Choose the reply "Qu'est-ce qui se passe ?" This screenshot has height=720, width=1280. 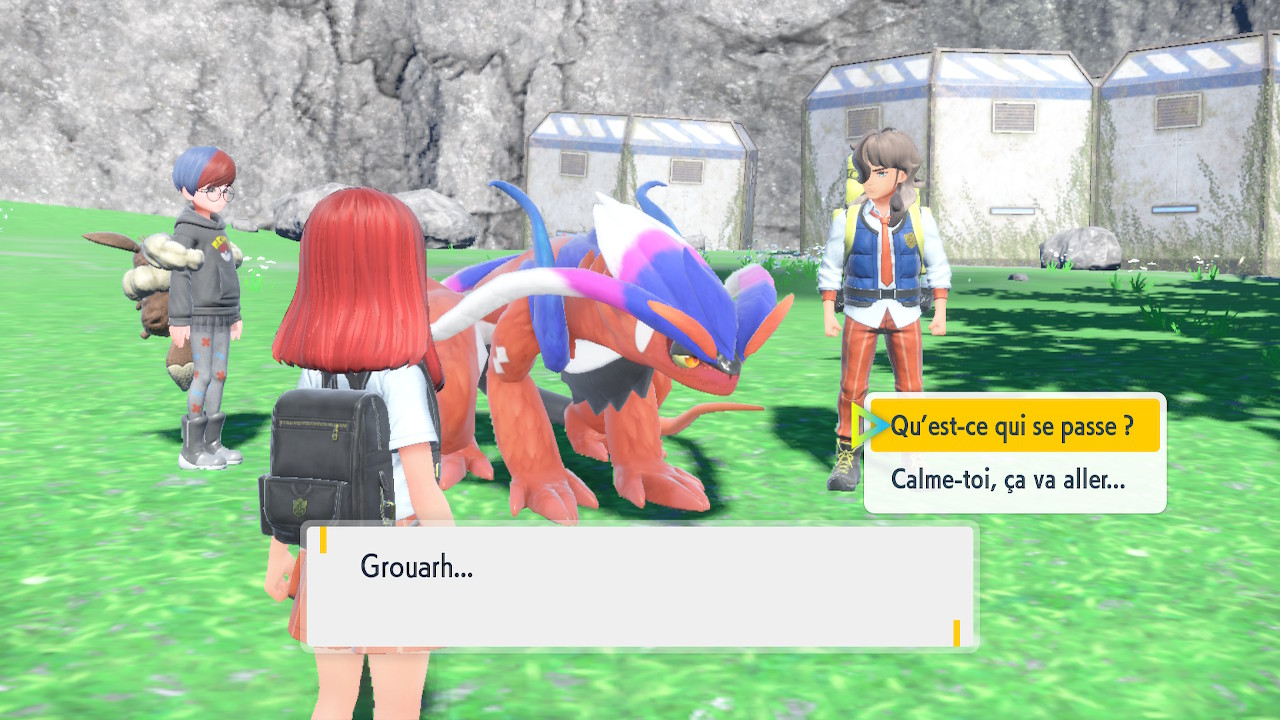click(1012, 427)
